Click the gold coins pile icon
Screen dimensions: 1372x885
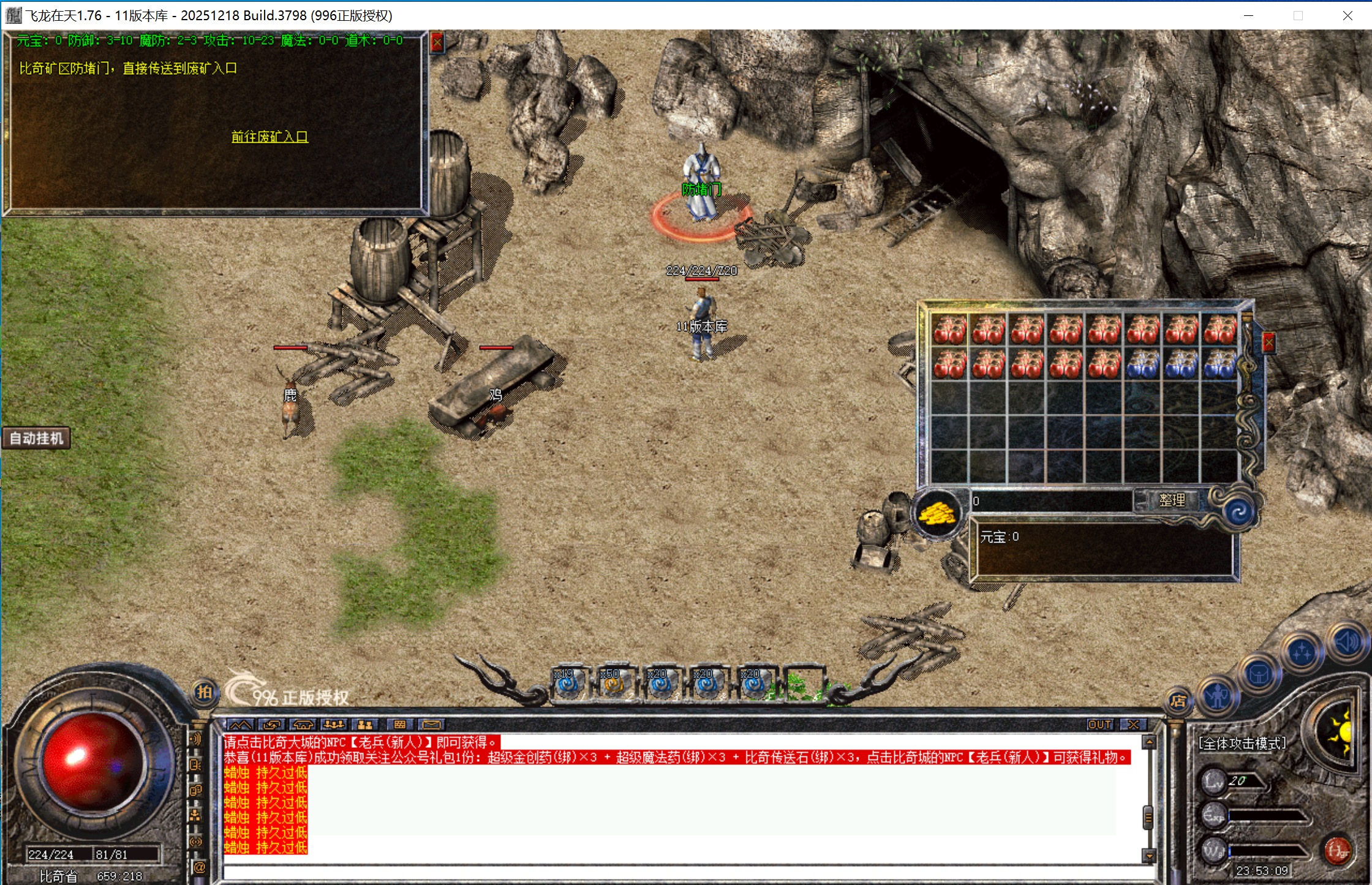[937, 513]
